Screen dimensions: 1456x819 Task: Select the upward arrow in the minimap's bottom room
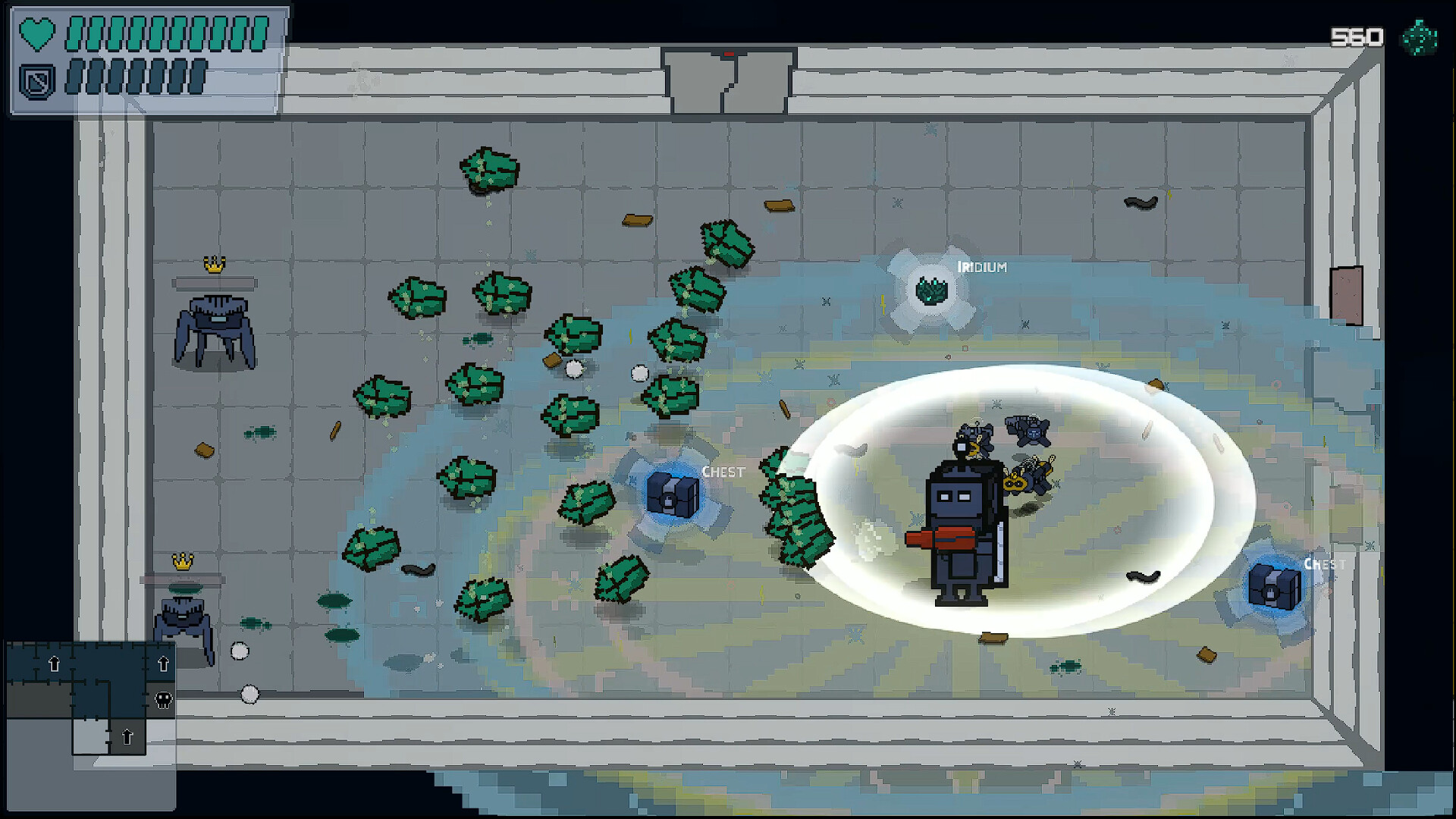point(127,738)
